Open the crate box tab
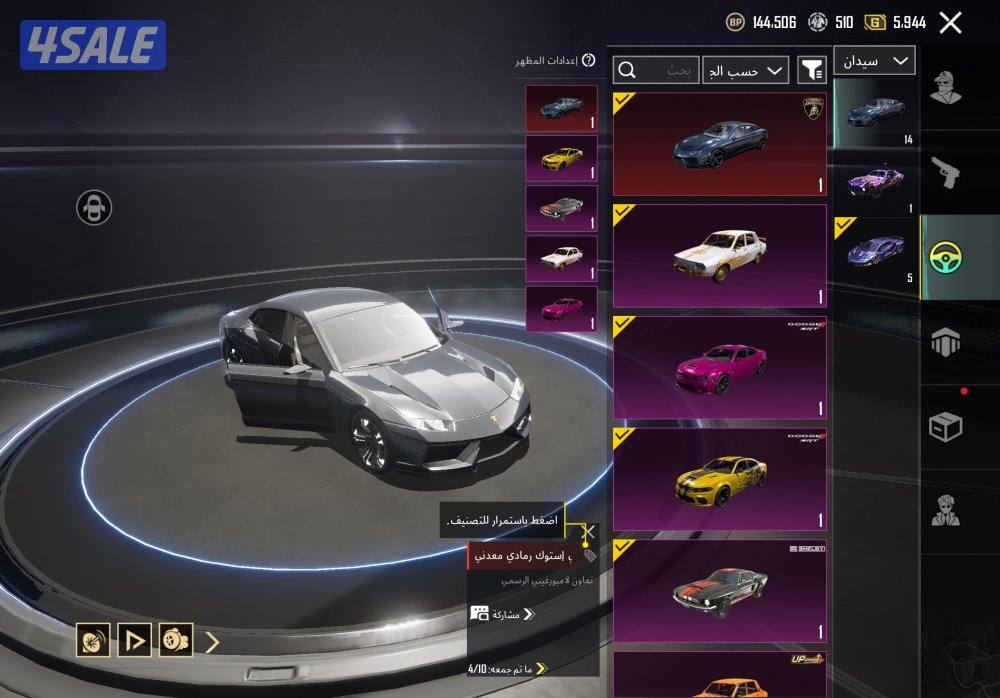 945,428
